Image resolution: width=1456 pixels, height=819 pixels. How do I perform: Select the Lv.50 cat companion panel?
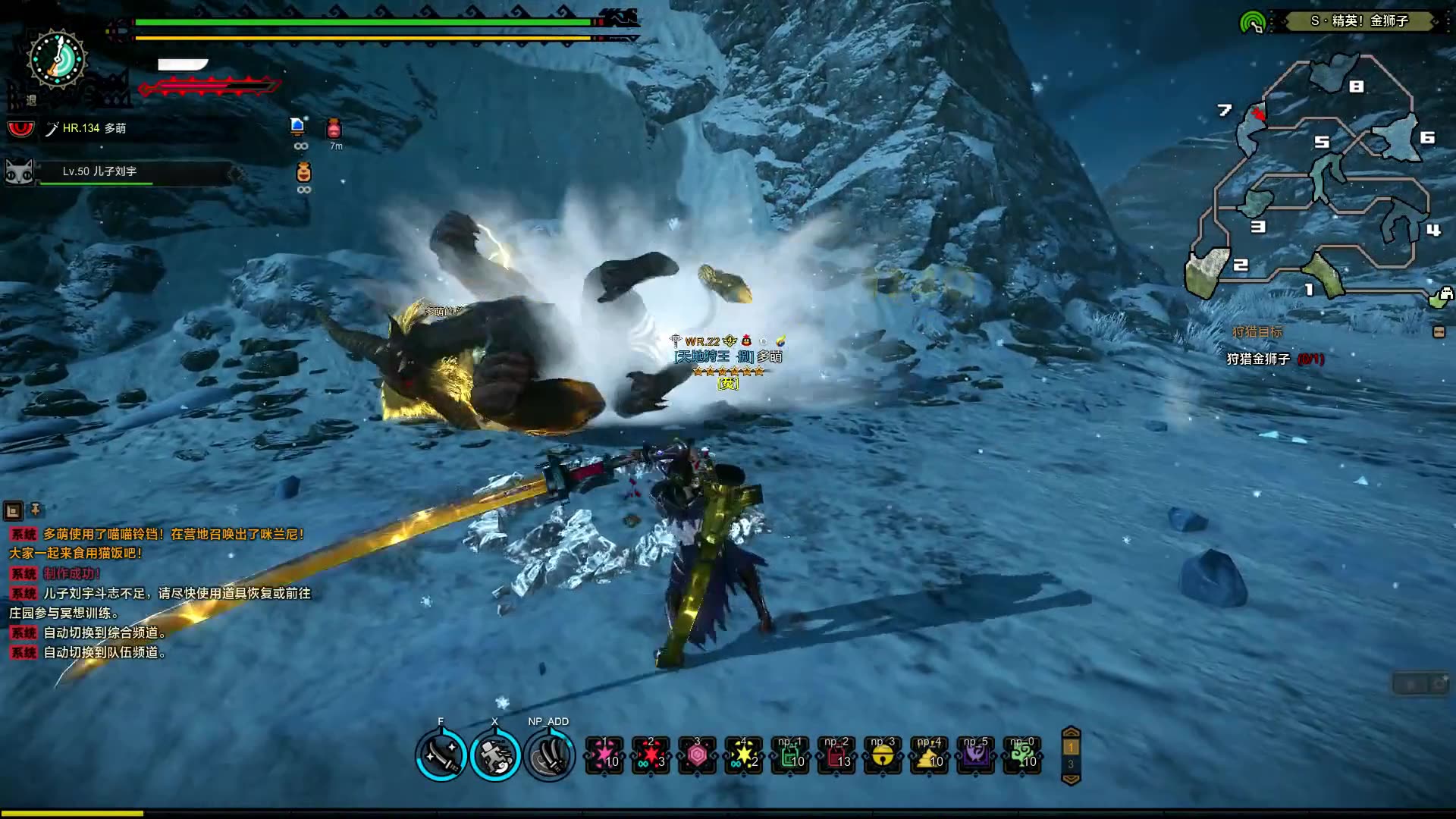click(121, 172)
